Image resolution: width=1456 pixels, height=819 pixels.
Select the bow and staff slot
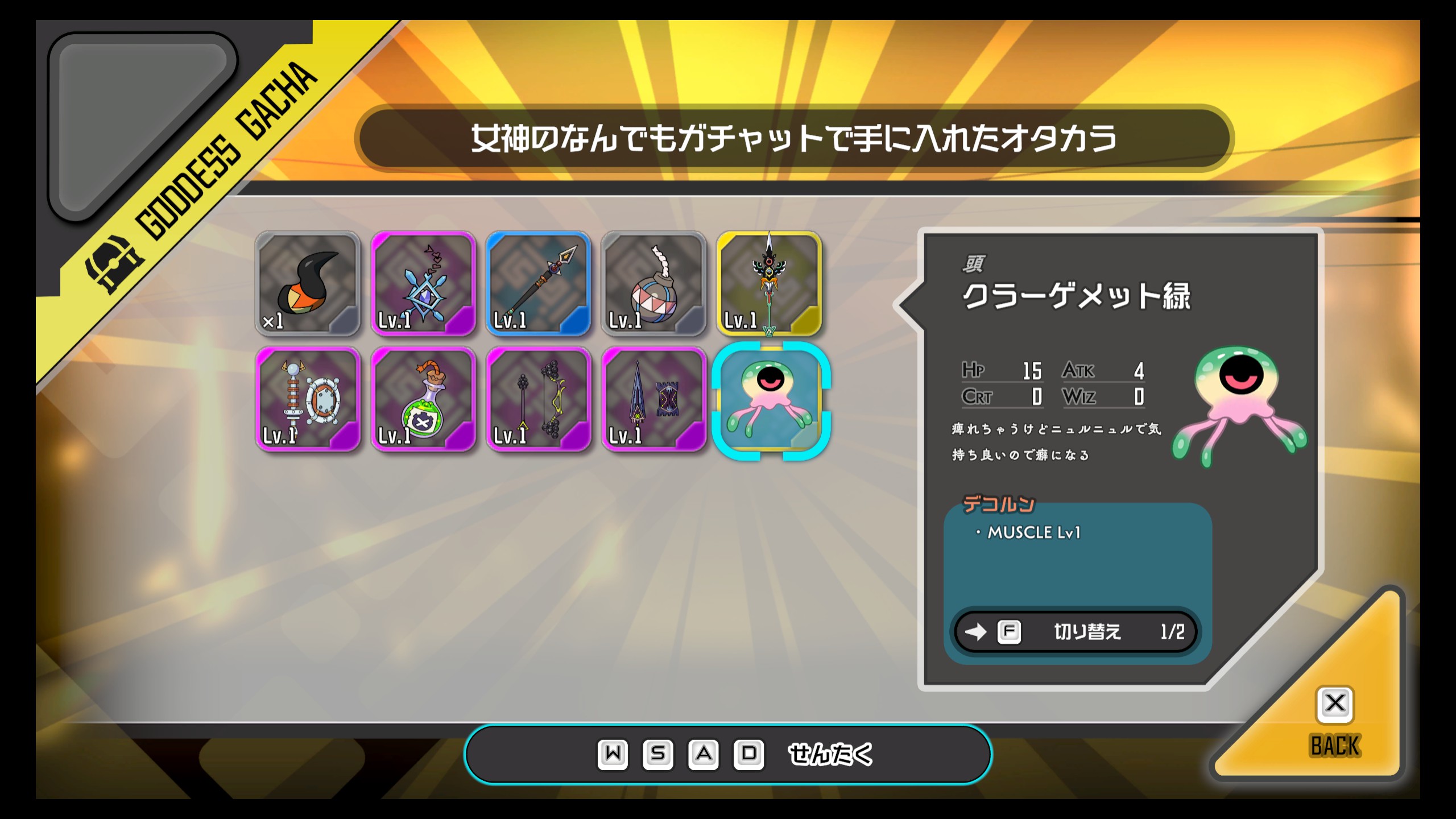pos(538,399)
